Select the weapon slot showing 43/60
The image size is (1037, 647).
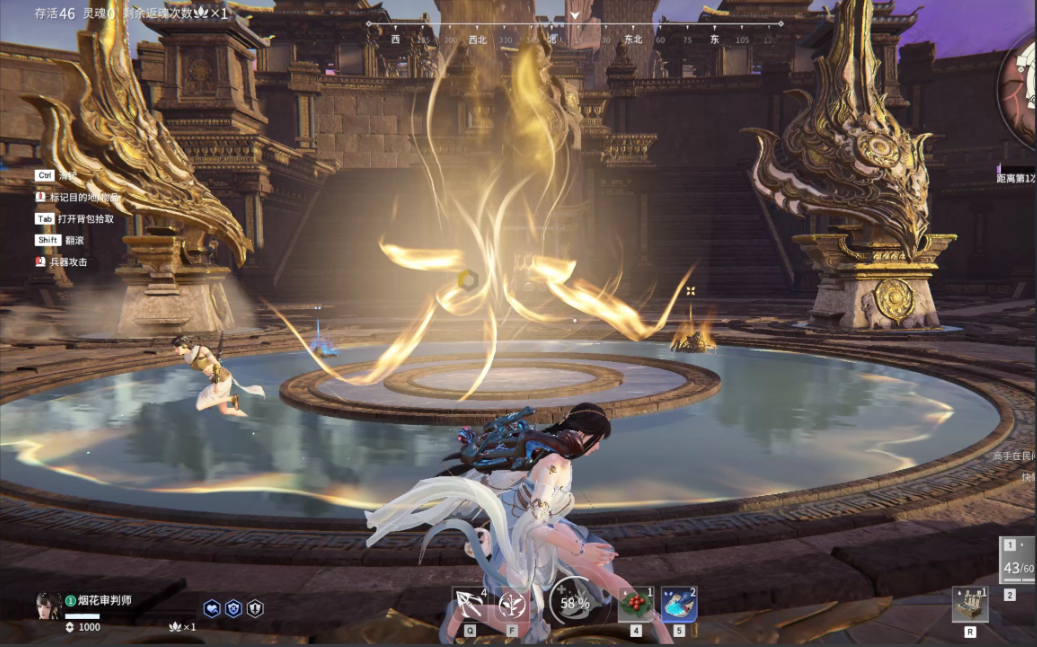[x=1018, y=565]
